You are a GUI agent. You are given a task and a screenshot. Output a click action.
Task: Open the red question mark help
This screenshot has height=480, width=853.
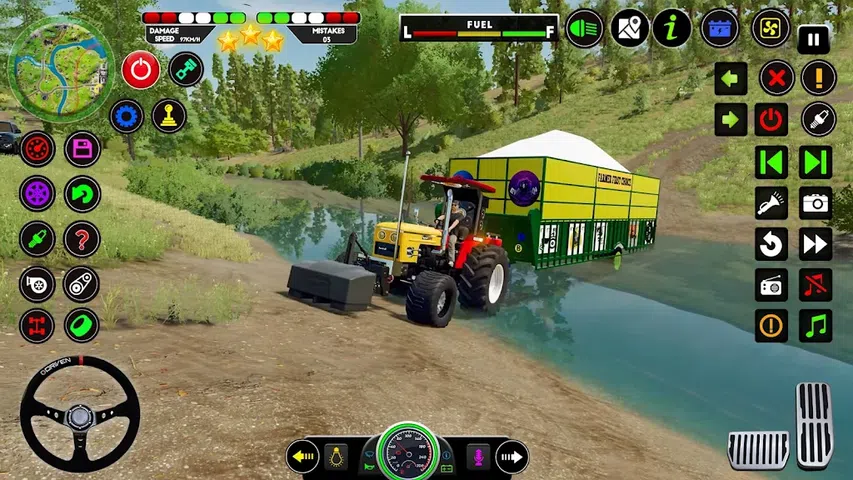[x=82, y=239]
